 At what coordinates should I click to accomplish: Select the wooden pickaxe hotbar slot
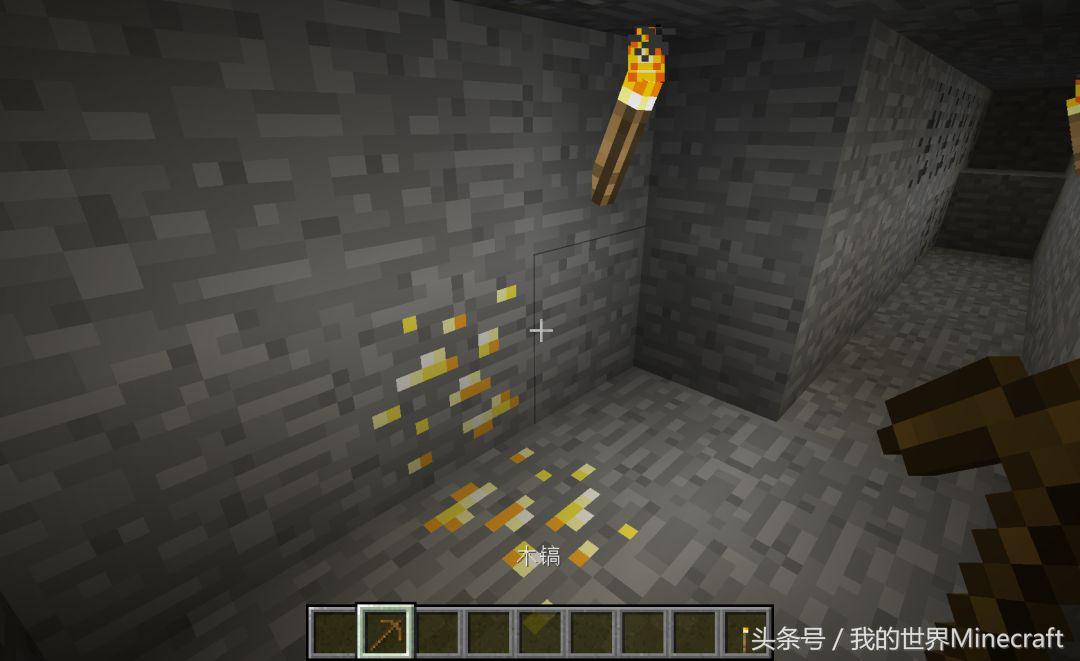386,632
